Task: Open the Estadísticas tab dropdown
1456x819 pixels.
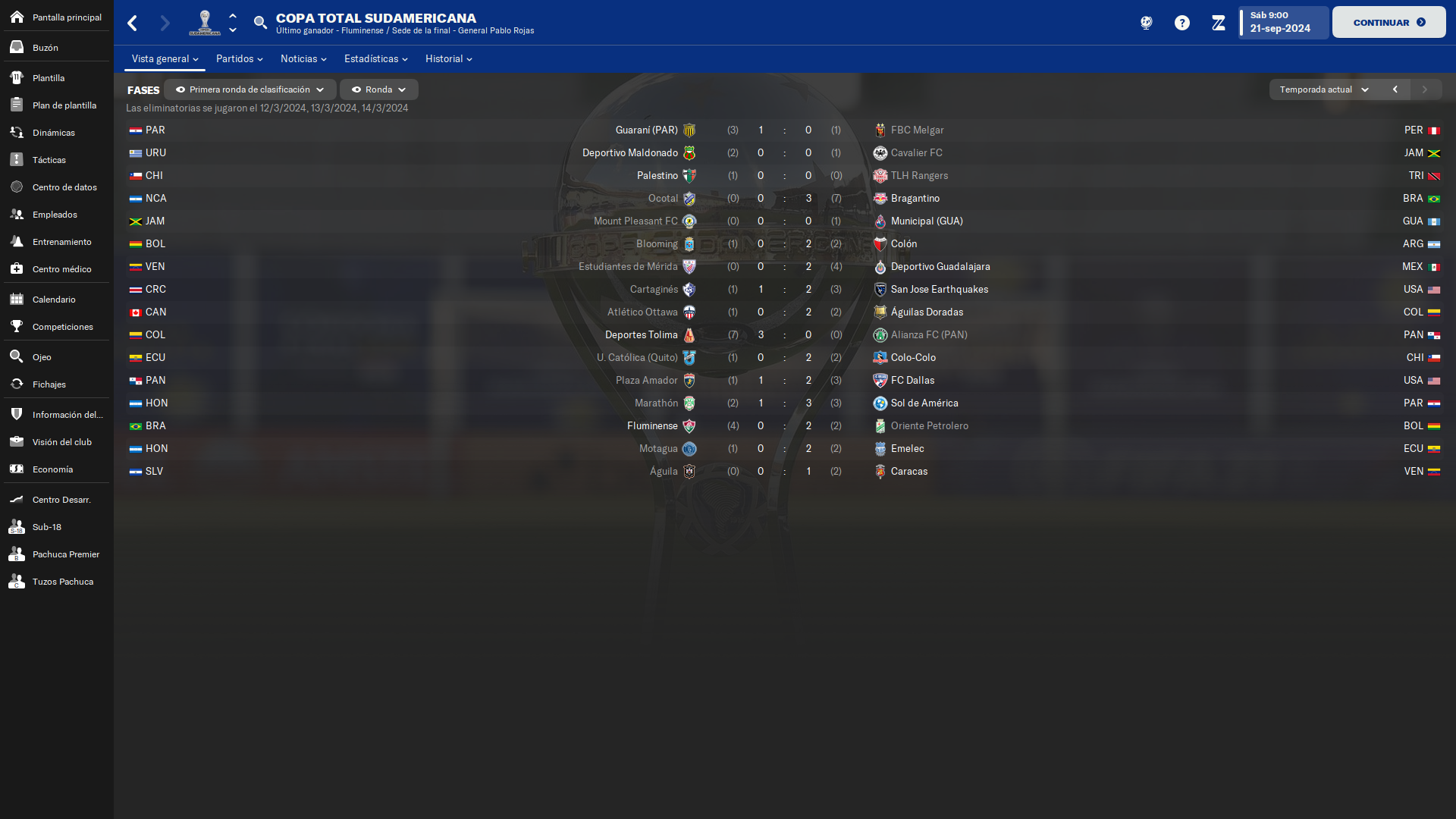Action: (x=375, y=59)
